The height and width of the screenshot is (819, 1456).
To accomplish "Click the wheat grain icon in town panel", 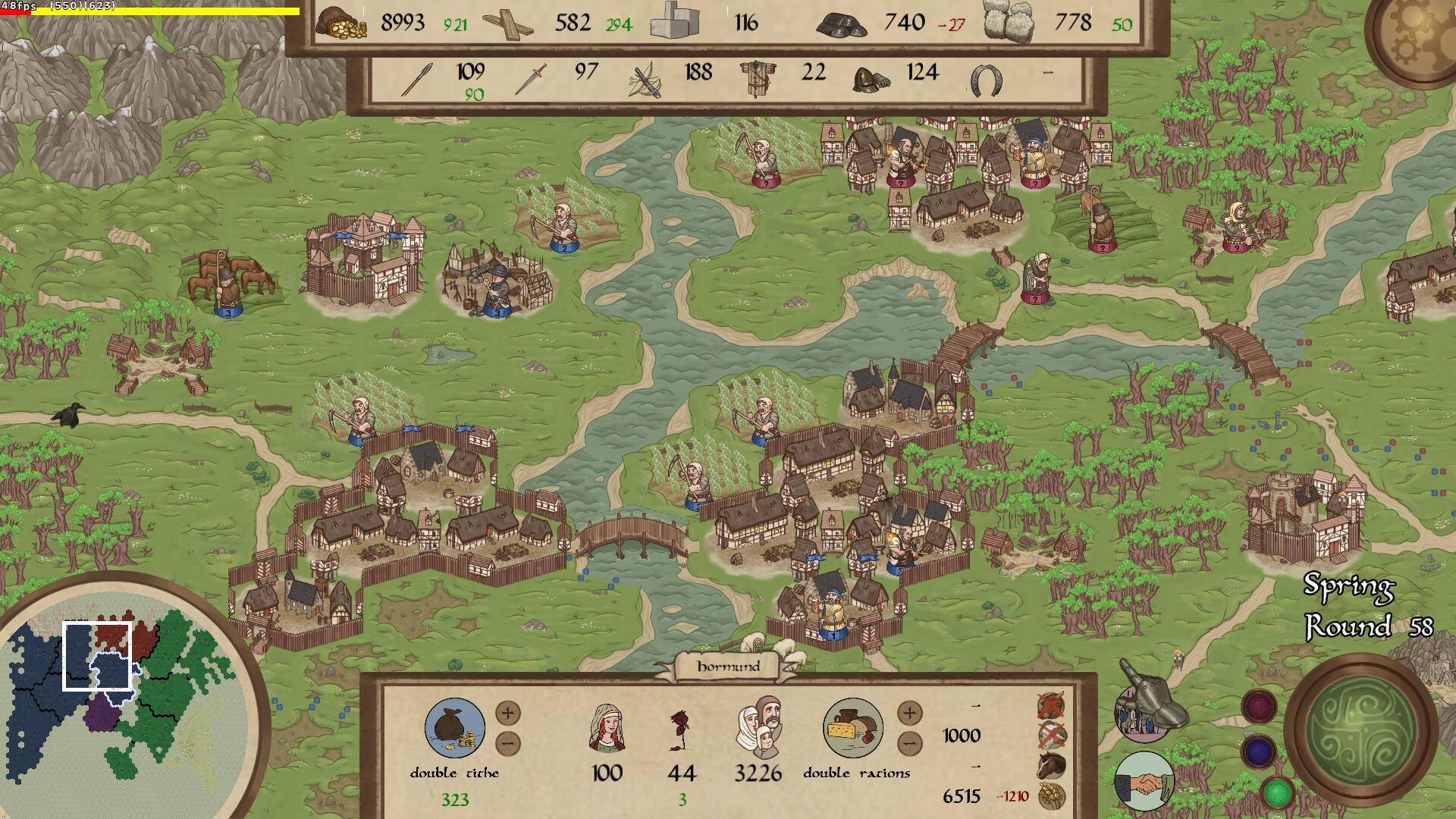I will tap(1051, 795).
